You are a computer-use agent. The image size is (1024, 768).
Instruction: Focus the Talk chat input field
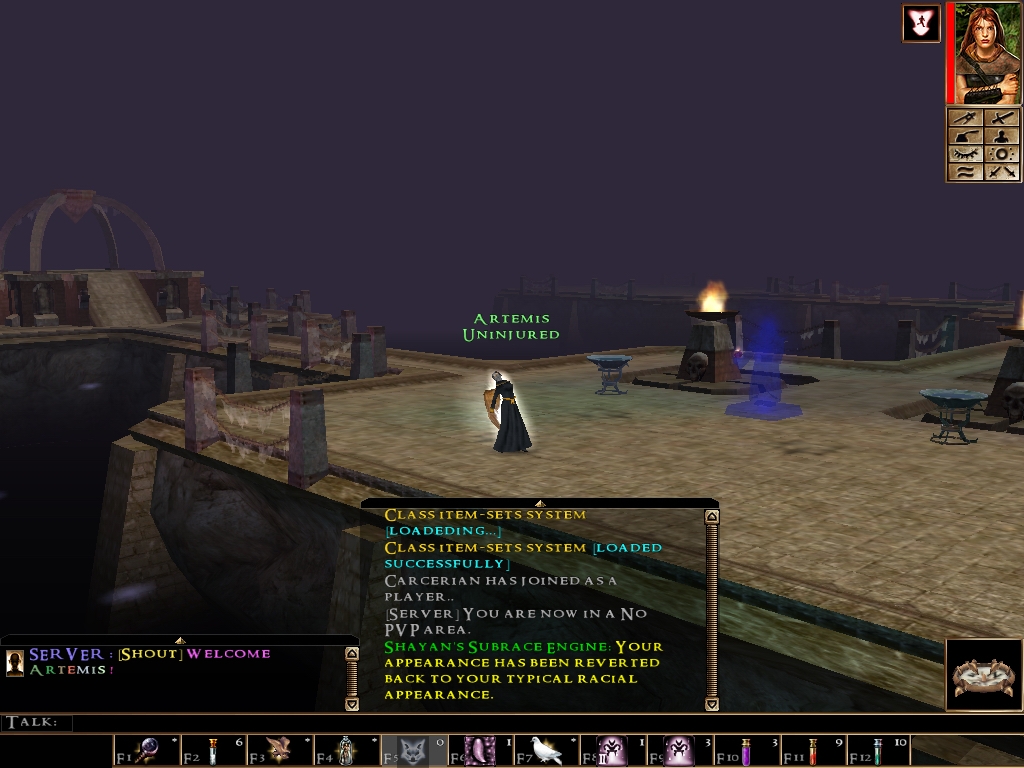click(x=500, y=722)
